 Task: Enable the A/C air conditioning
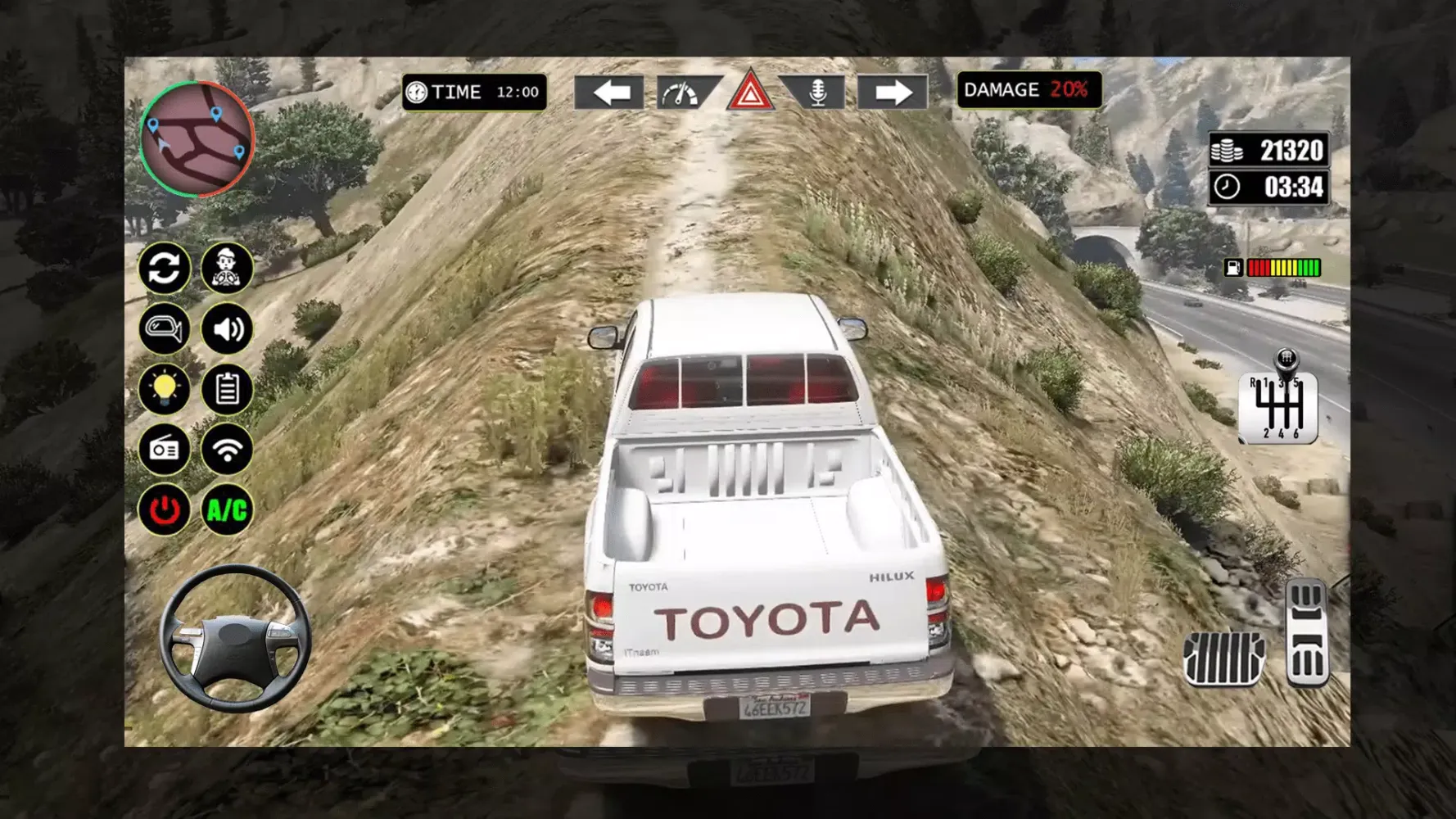(x=227, y=510)
